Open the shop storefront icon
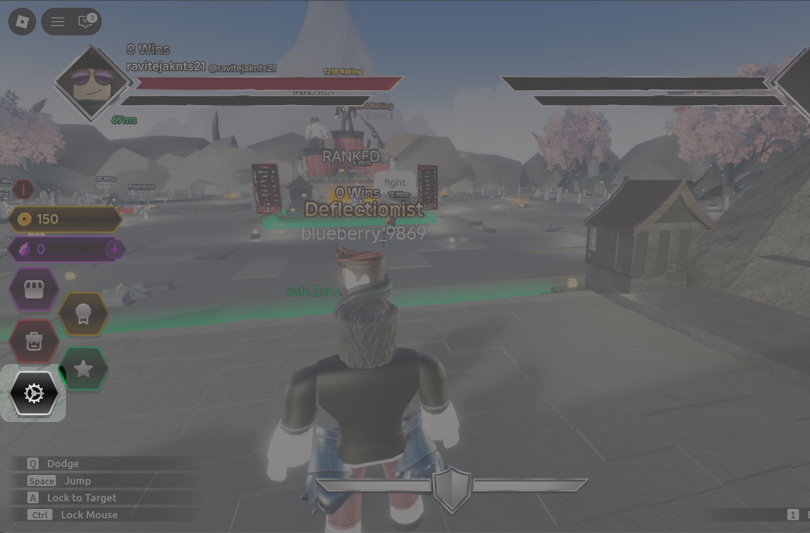Image resolution: width=810 pixels, height=533 pixels. (34, 291)
